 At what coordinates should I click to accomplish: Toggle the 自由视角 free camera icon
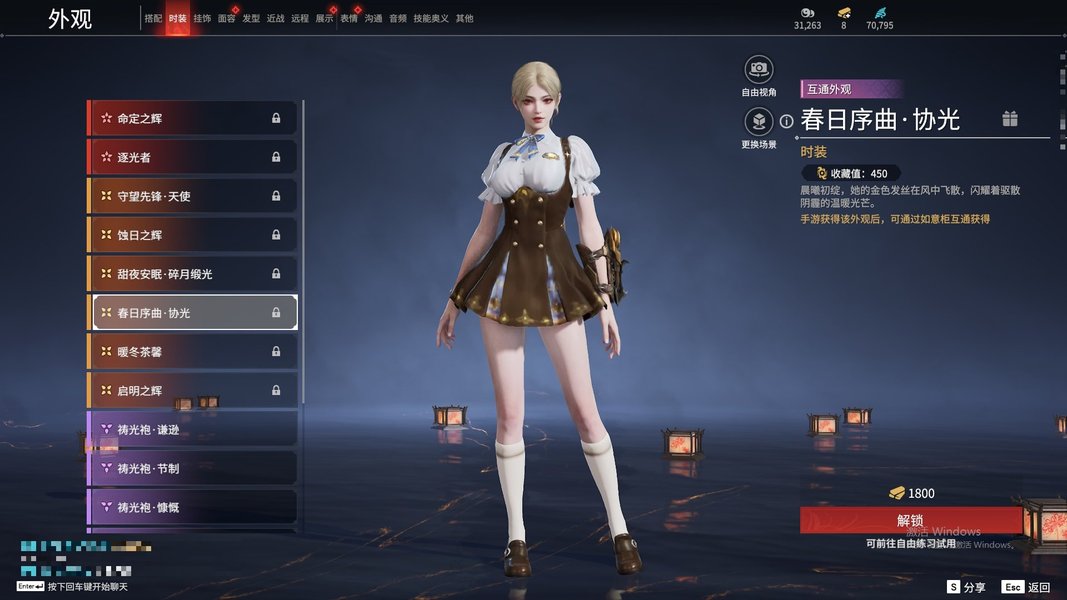(759, 69)
